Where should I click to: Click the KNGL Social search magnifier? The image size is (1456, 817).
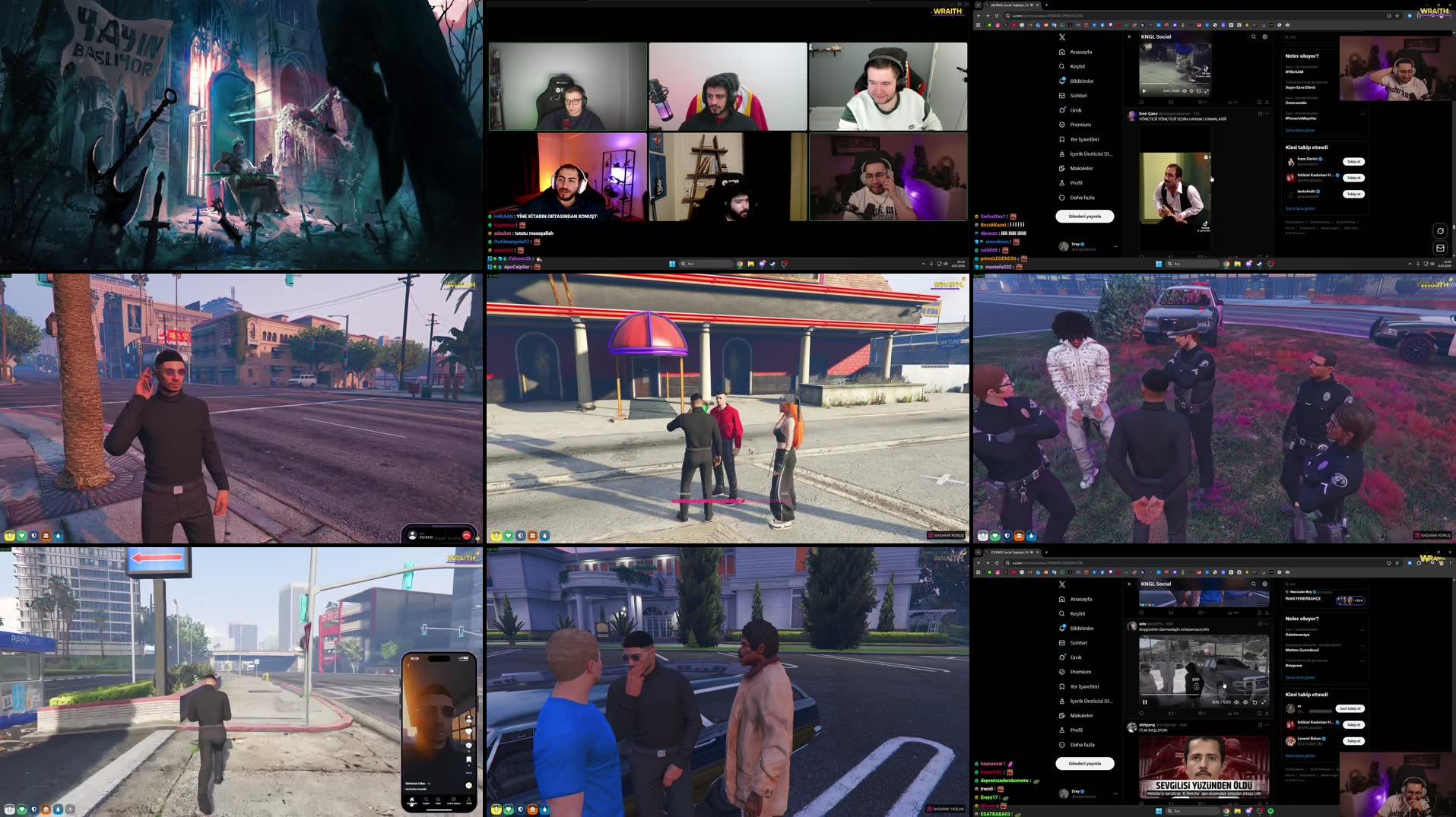[x=1253, y=36]
